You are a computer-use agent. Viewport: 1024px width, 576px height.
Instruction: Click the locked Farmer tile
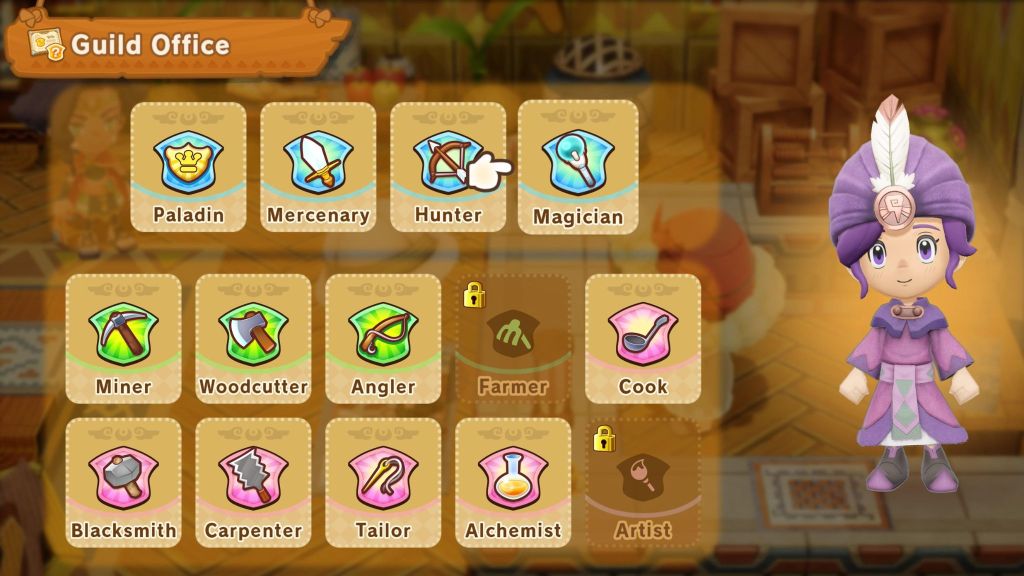[513, 340]
